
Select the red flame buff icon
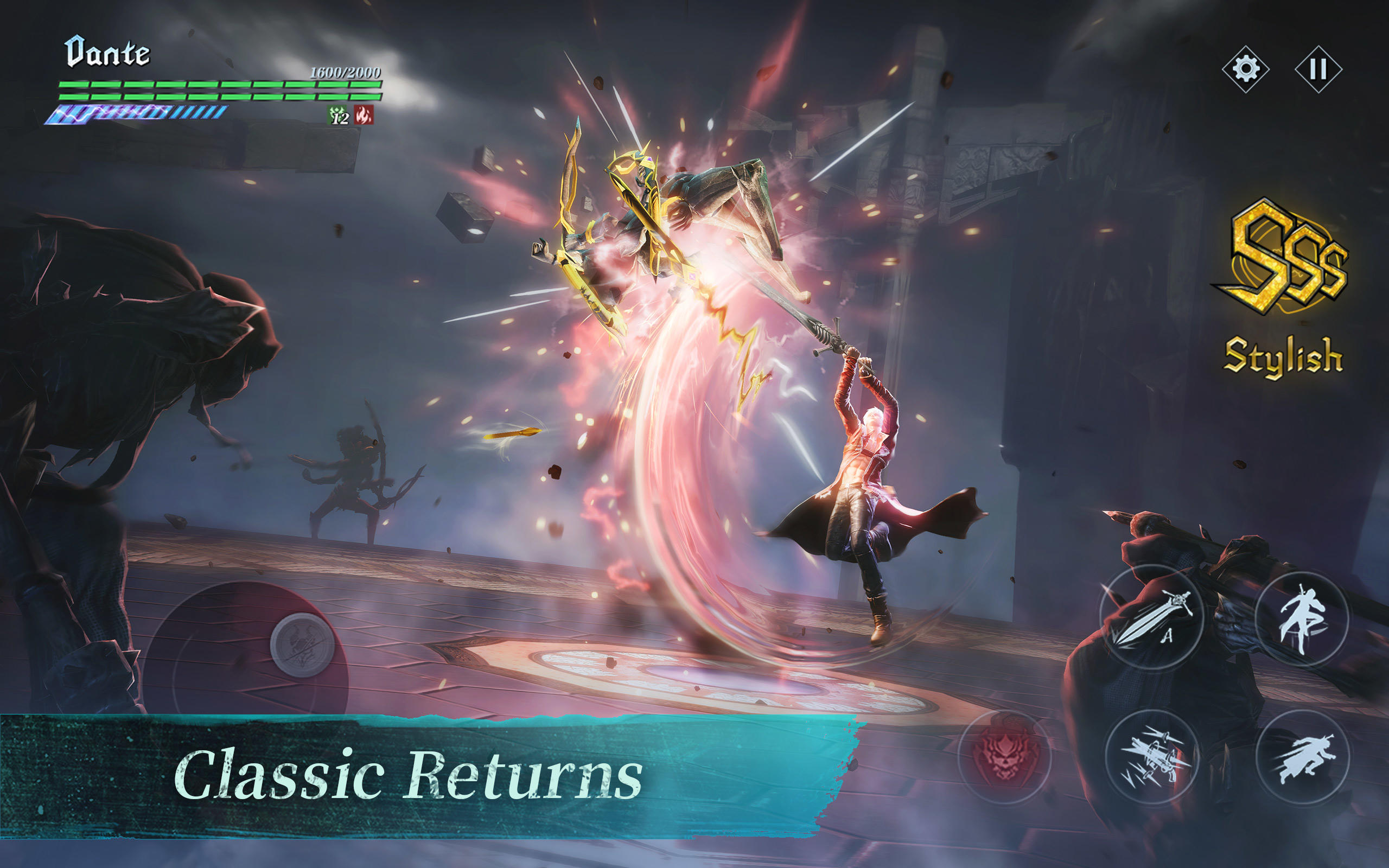coord(364,115)
